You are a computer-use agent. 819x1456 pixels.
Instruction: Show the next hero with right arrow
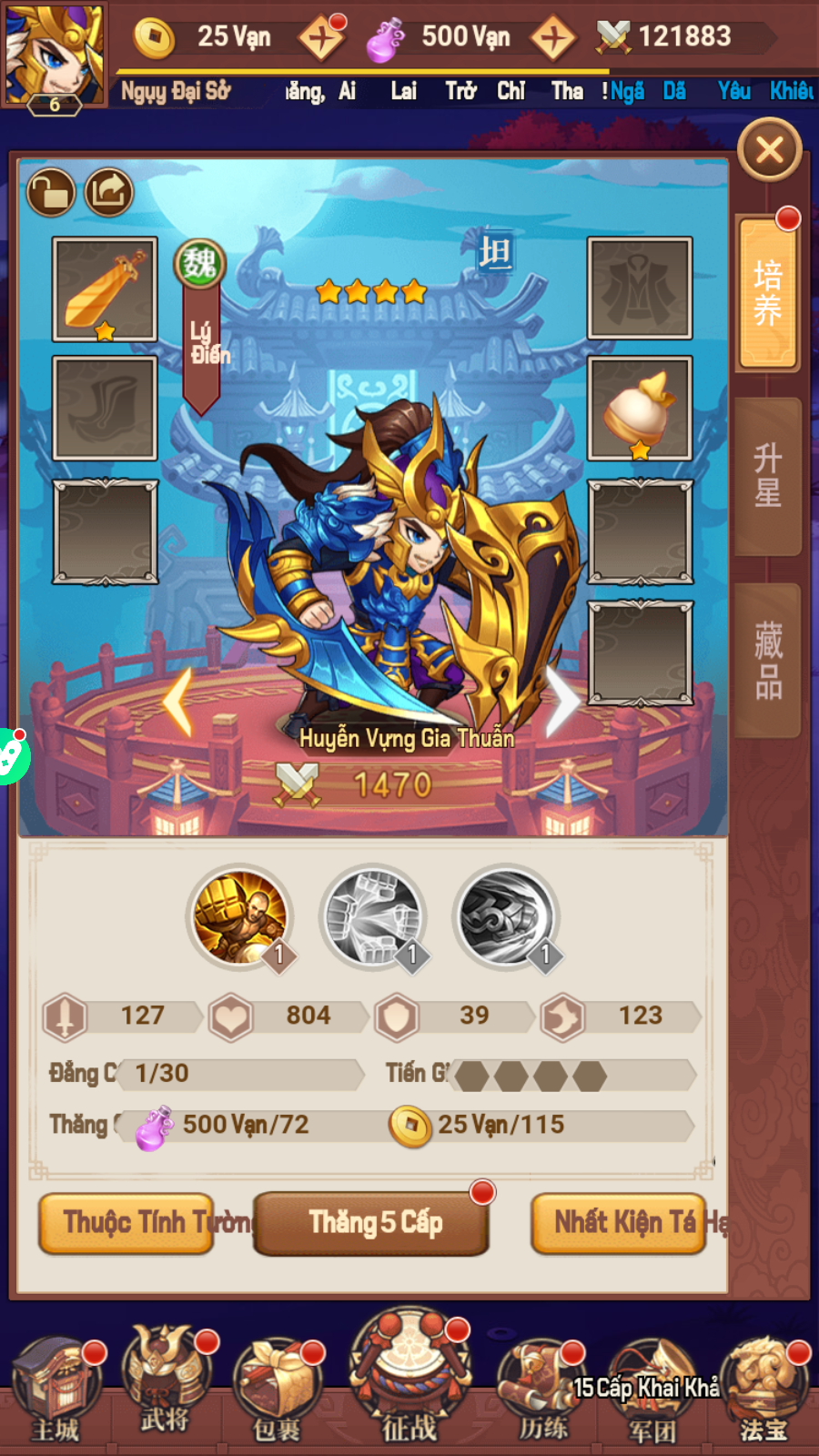click(x=561, y=702)
